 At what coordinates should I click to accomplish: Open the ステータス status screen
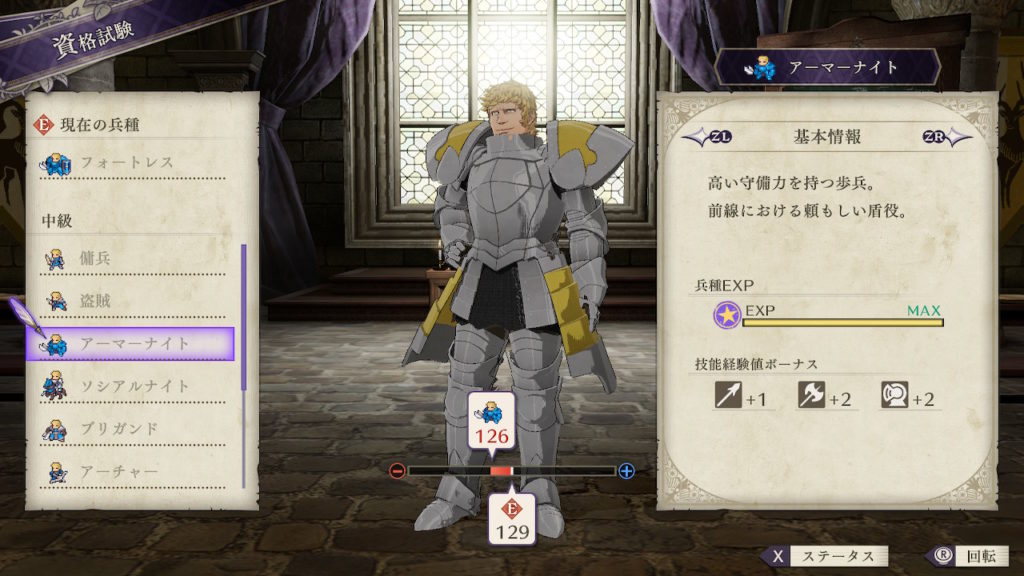pos(825,556)
